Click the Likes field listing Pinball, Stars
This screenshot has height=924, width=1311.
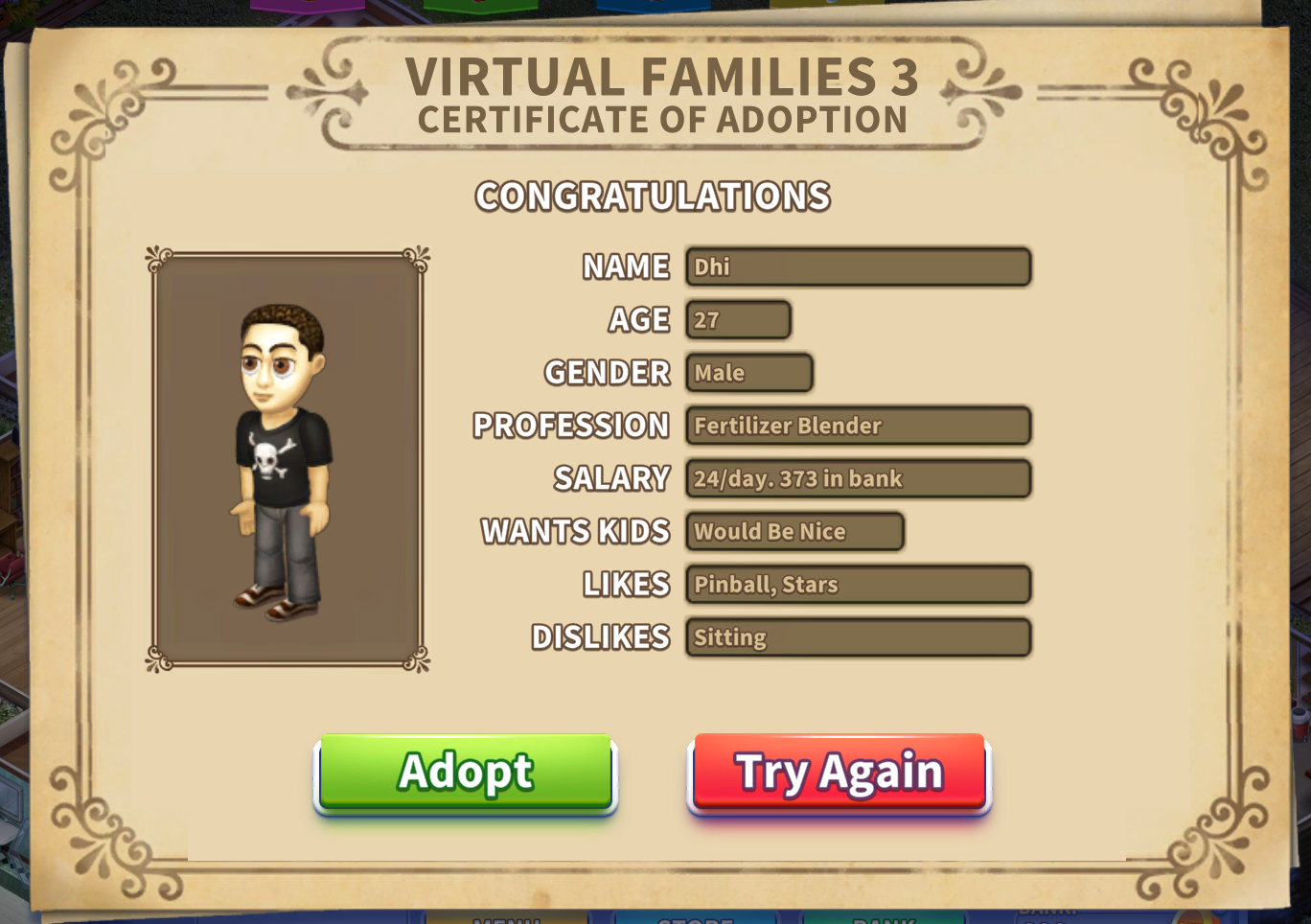(858, 585)
